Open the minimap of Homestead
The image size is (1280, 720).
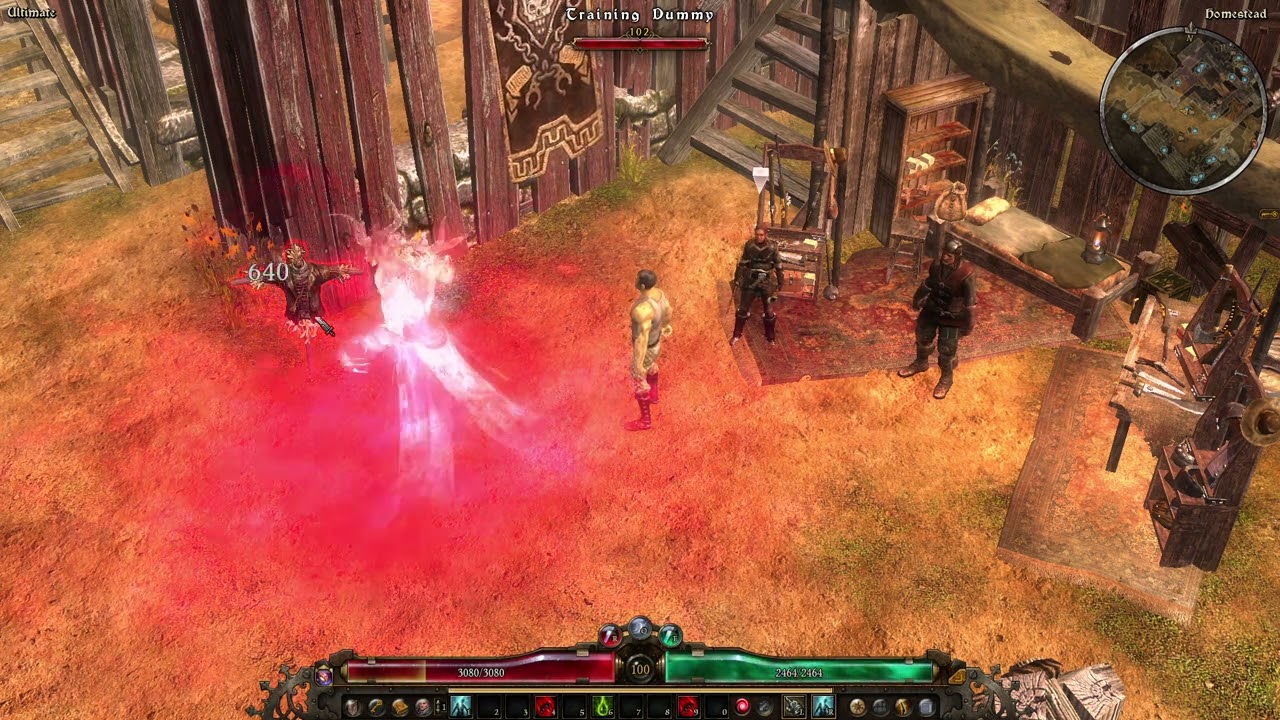[x=1184, y=108]
